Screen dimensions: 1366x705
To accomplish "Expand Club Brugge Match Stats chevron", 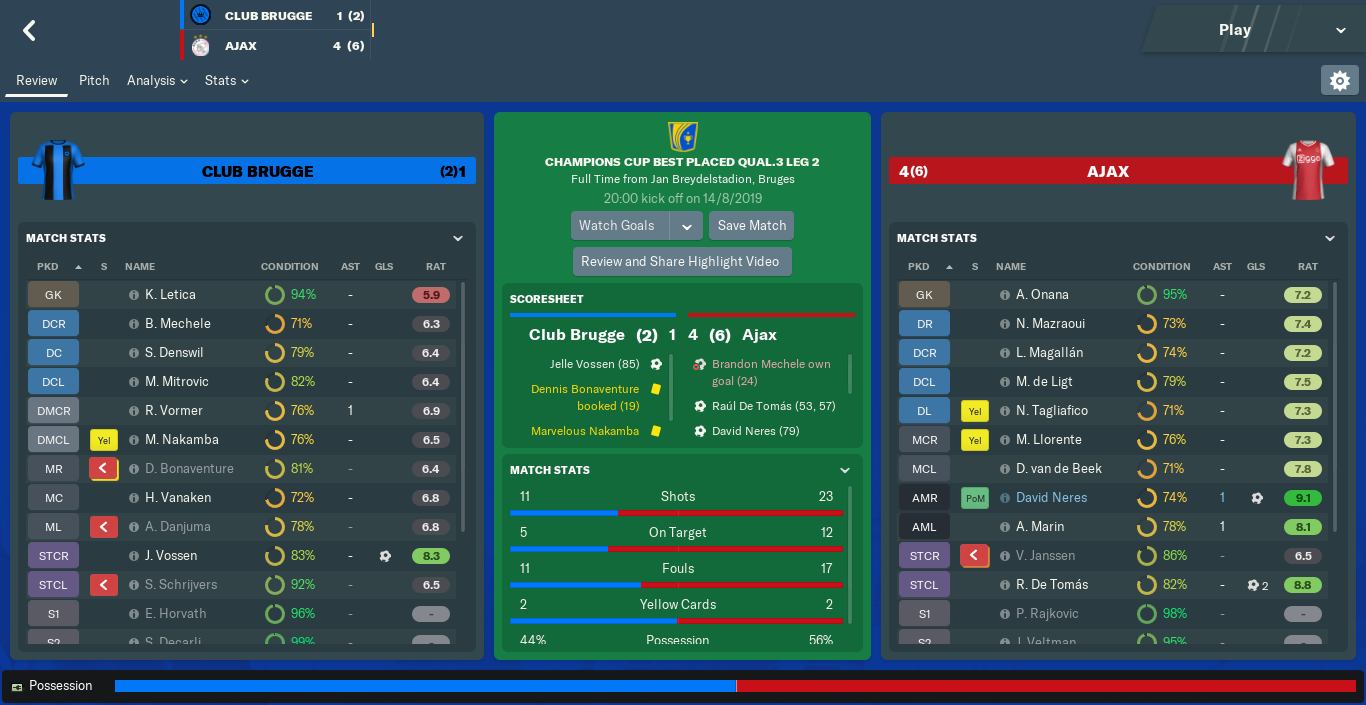I will click(458, 238).
